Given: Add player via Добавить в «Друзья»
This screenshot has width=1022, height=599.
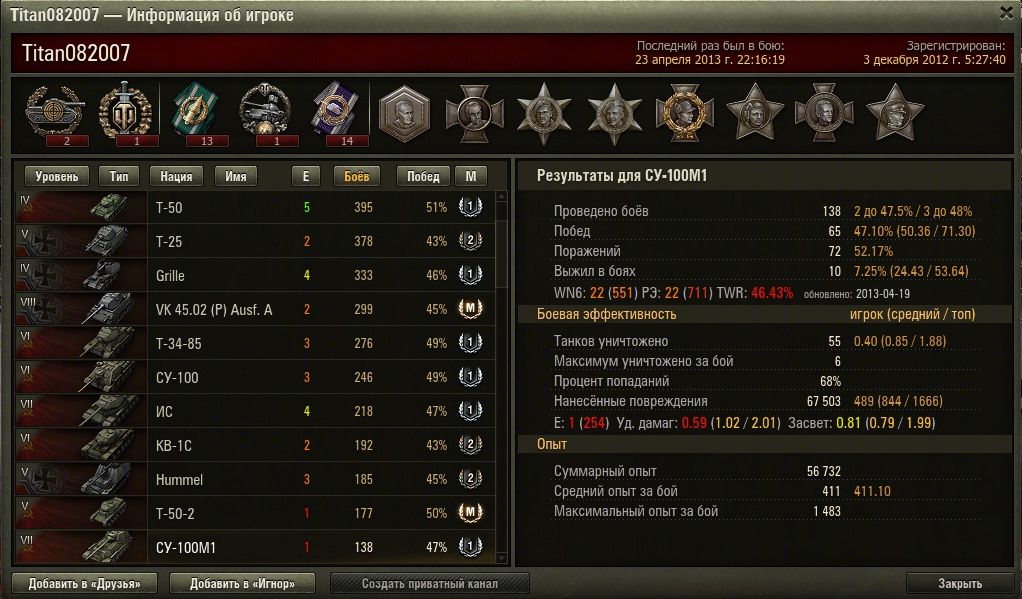Looking at the screenshot, I should [85, 583].
